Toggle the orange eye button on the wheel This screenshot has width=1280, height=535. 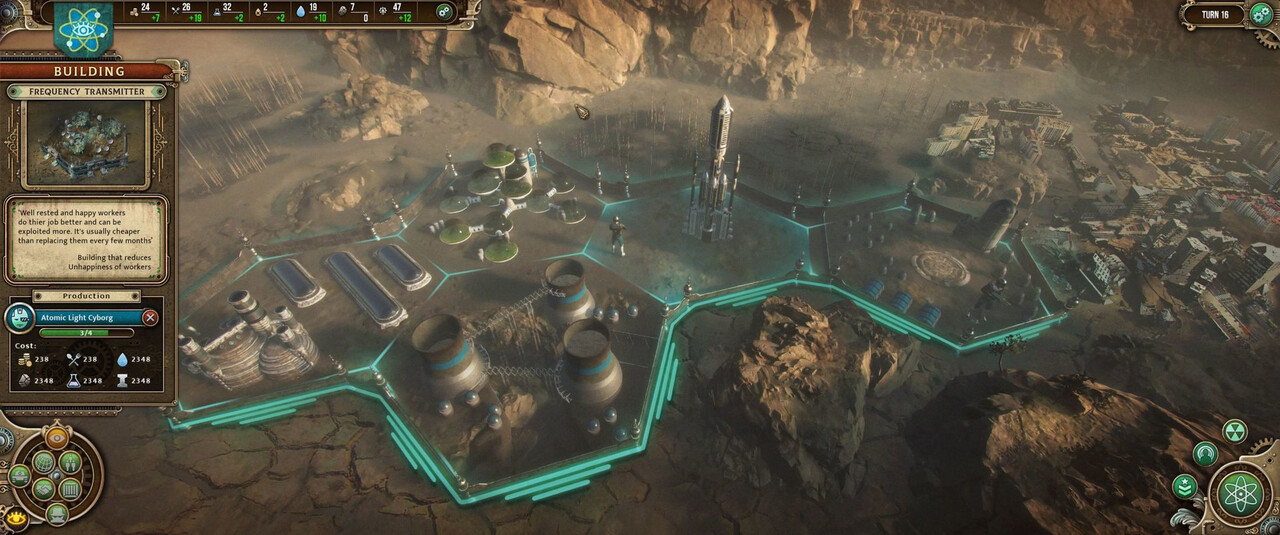pos(57,438)
